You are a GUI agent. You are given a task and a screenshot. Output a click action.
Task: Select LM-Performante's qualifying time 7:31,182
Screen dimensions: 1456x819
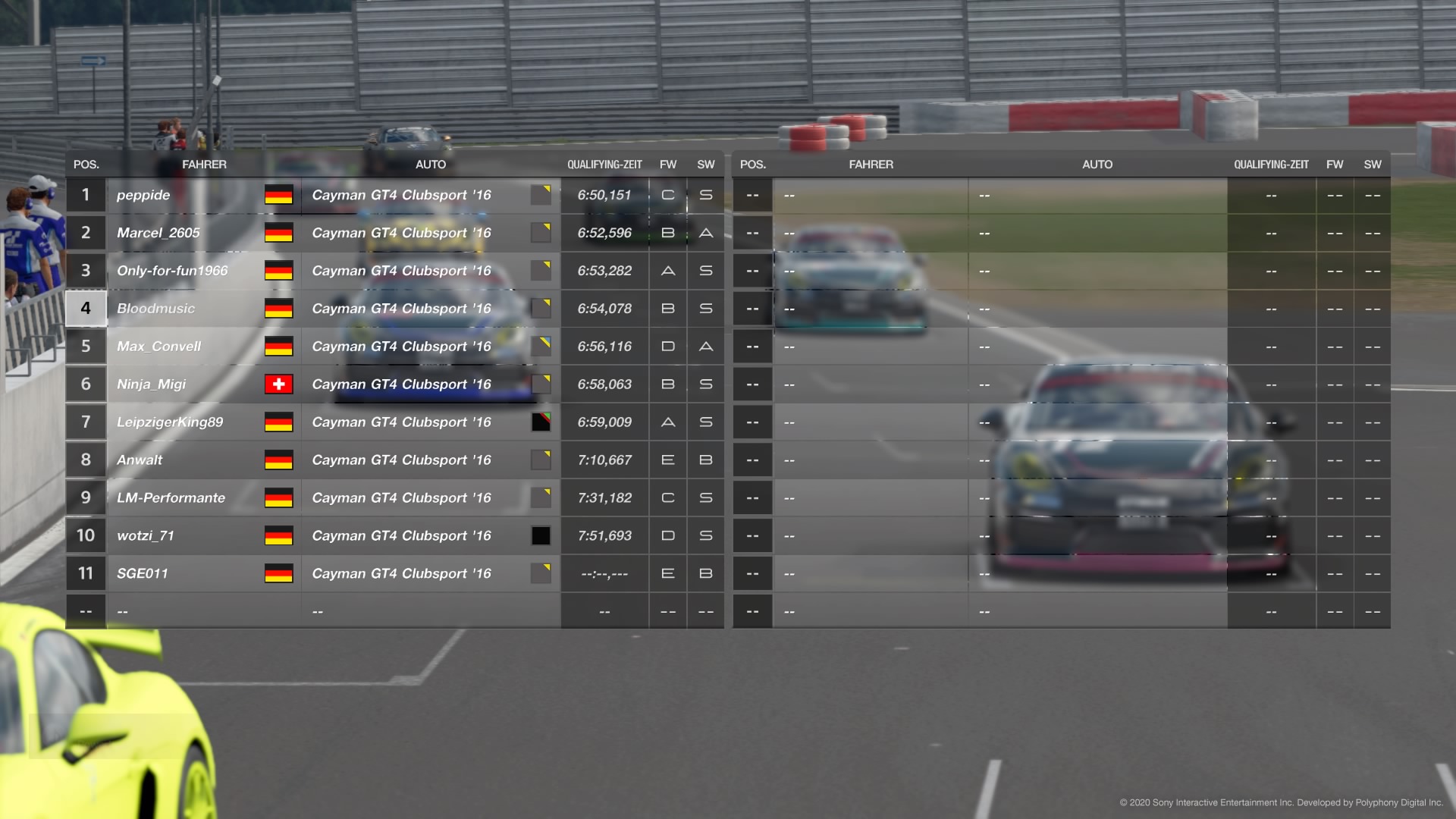(604, 497)
